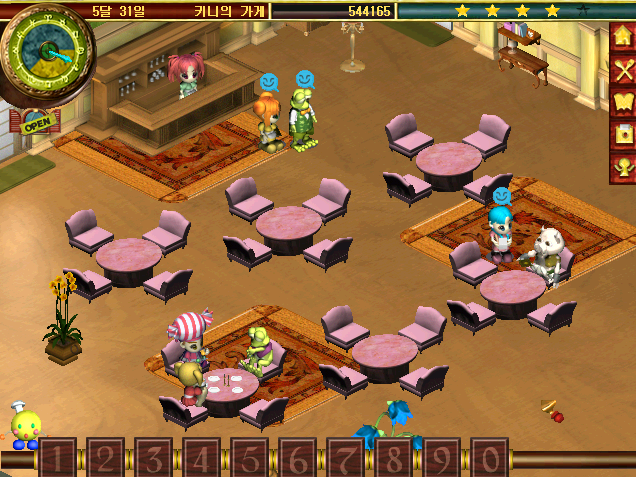Pick hotbar slot number 0
Viewport: 636px width, 477px height.
click(x=489, y=458)
